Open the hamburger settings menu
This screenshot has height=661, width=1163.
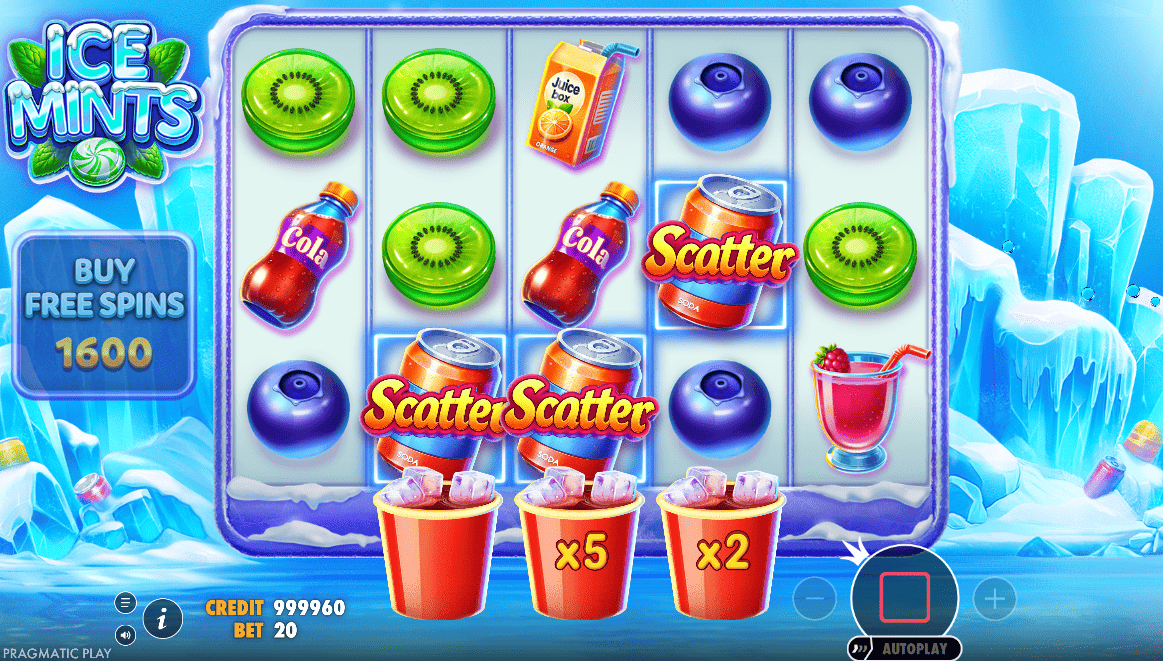pos(126,602)
